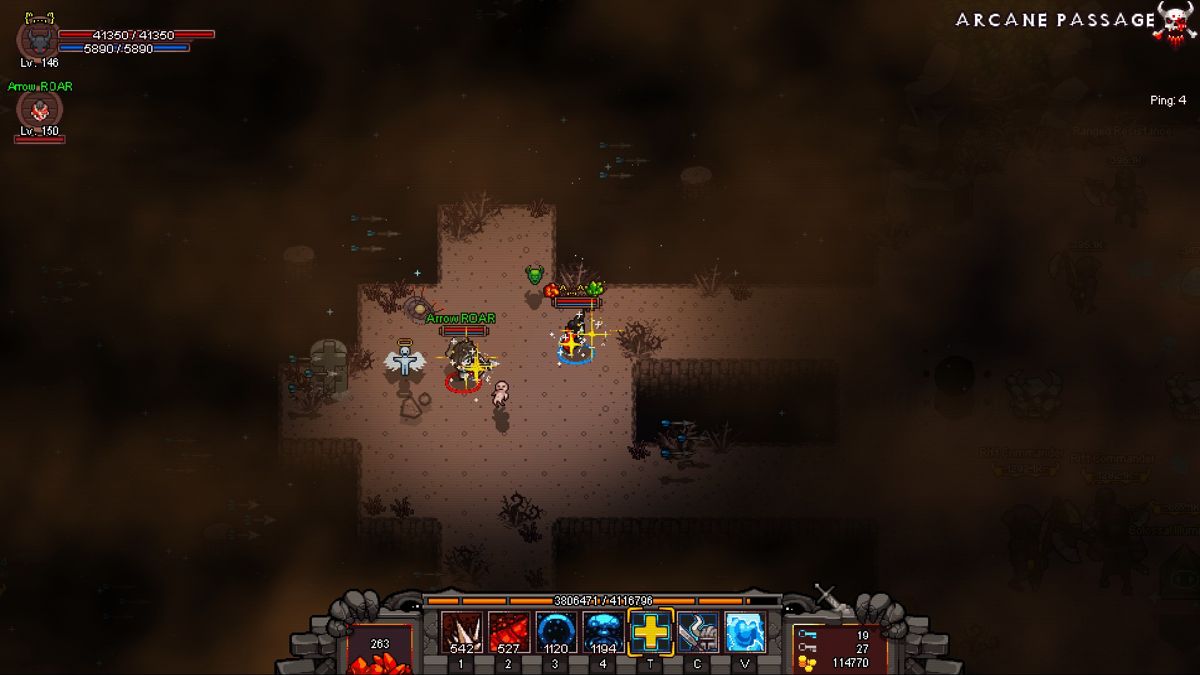Activate the white spikes ability in slot 1

click(461, 632)
